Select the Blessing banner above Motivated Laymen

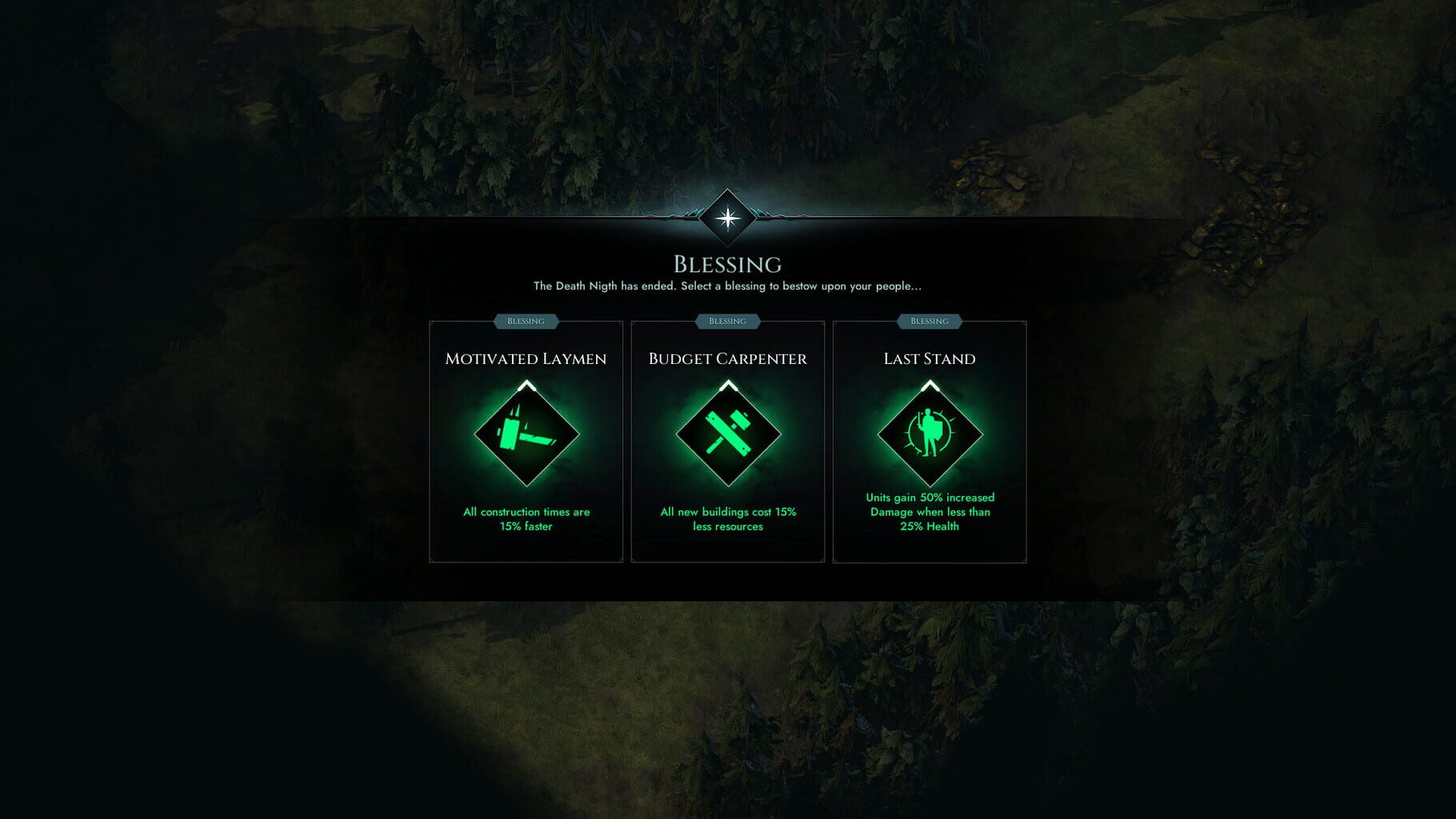(x=526, y=321)
